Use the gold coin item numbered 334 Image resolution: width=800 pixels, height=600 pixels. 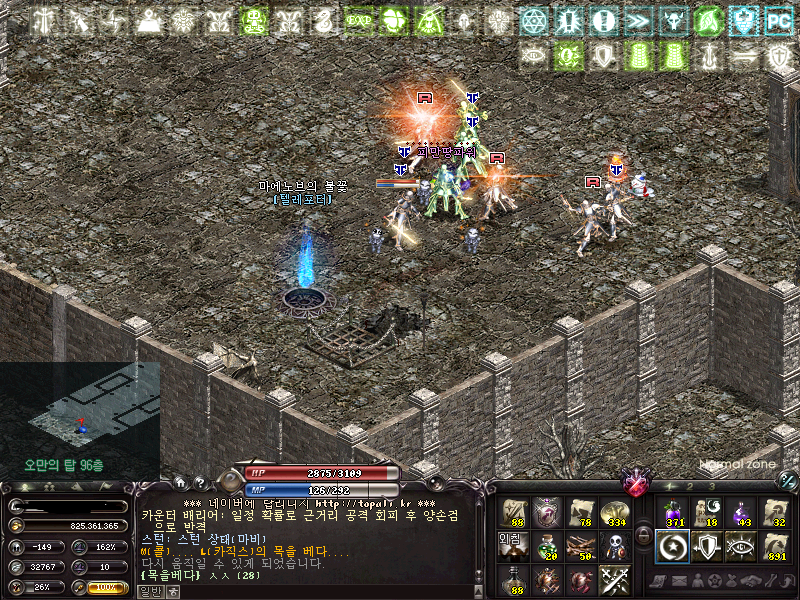(x=615, y=513)
